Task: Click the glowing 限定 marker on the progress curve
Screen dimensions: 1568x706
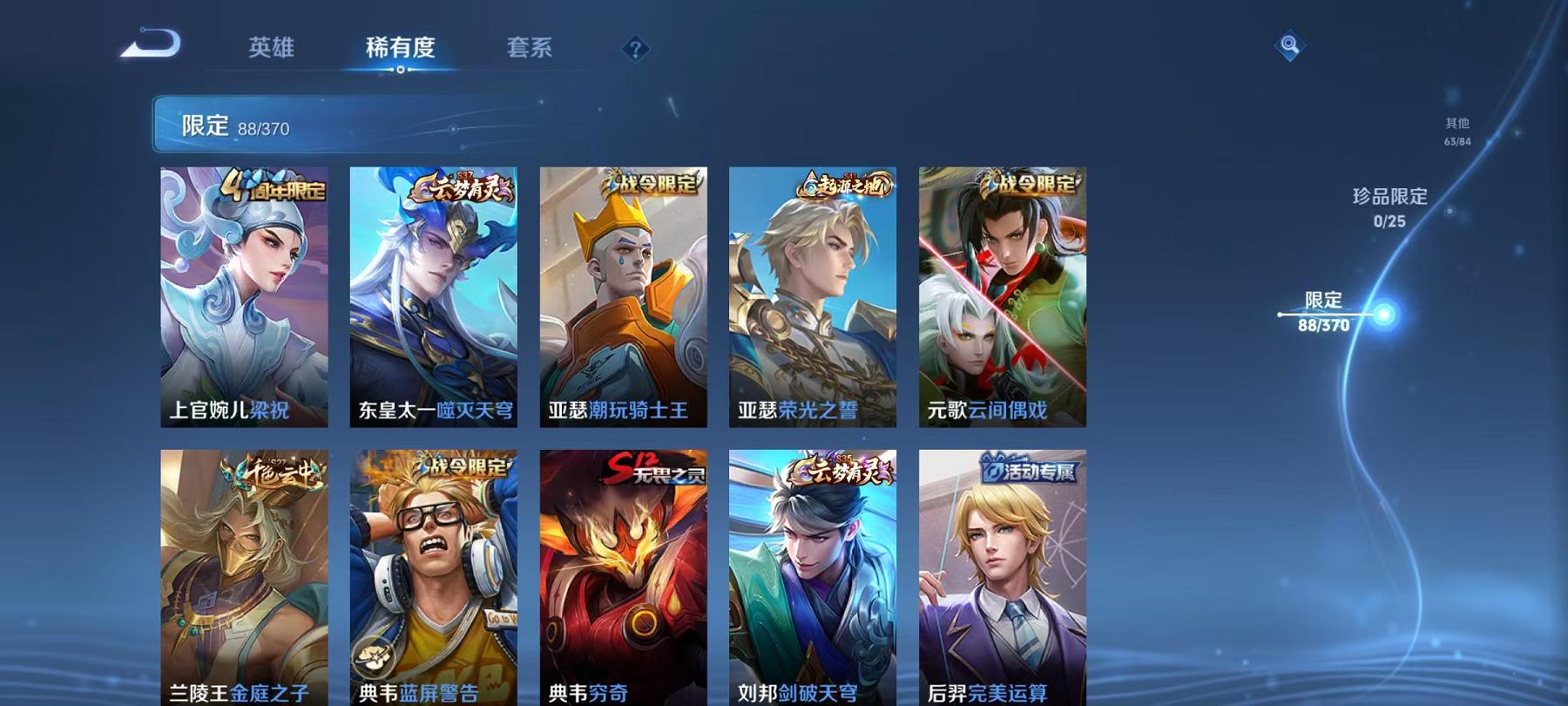Action: tap(1383, 314)
